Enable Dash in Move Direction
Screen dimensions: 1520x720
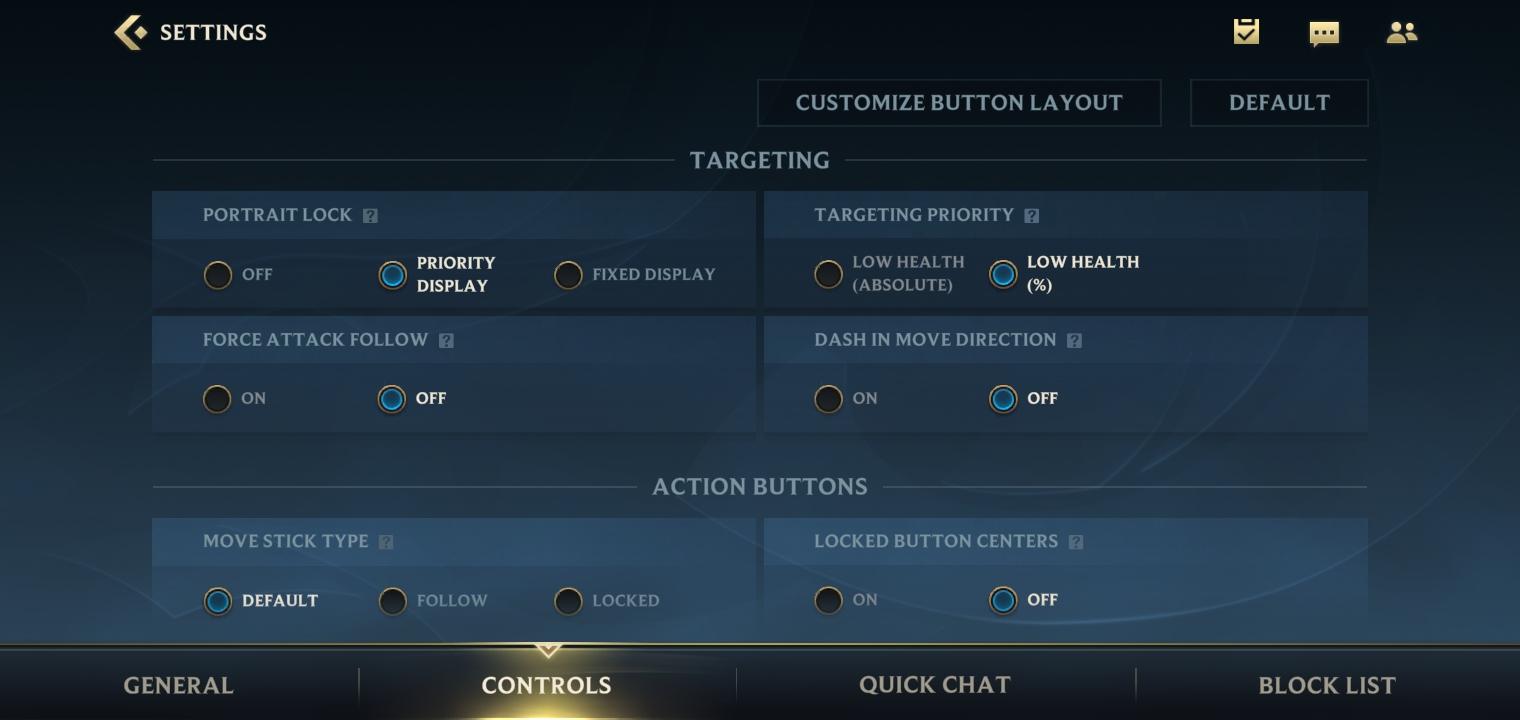[828, 399]
